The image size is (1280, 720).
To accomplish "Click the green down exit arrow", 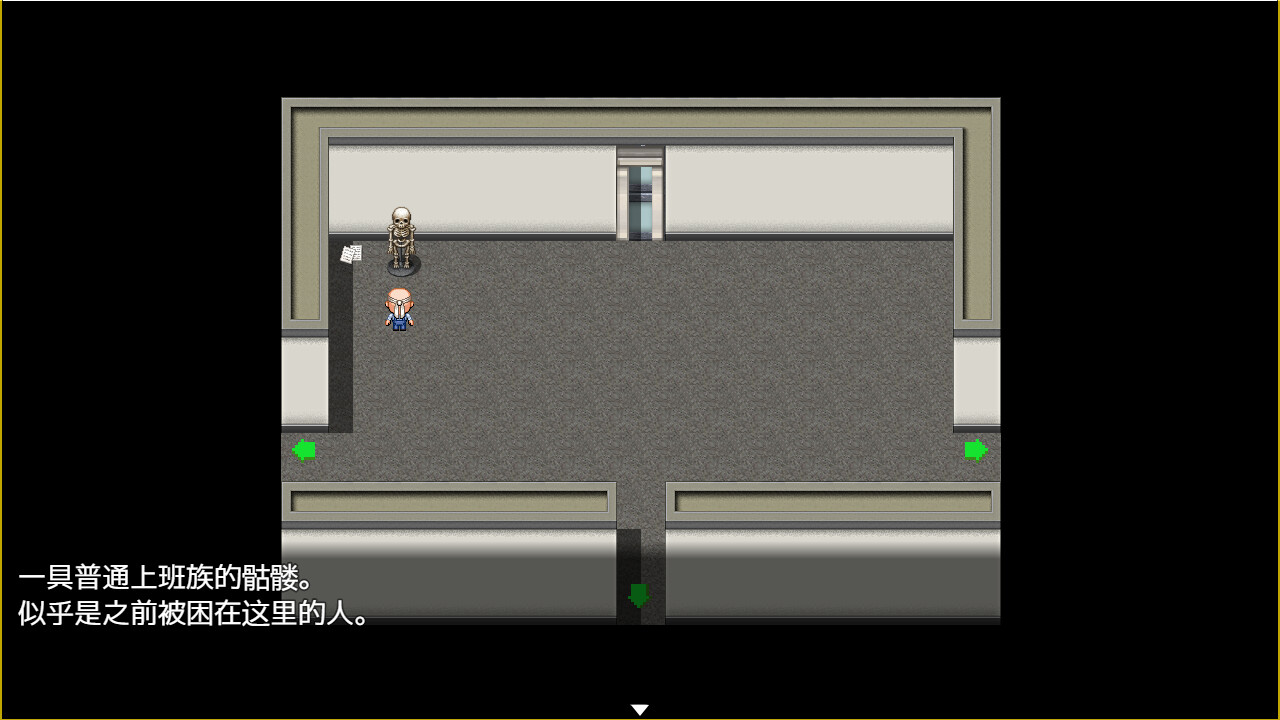I will click(640, 592).
